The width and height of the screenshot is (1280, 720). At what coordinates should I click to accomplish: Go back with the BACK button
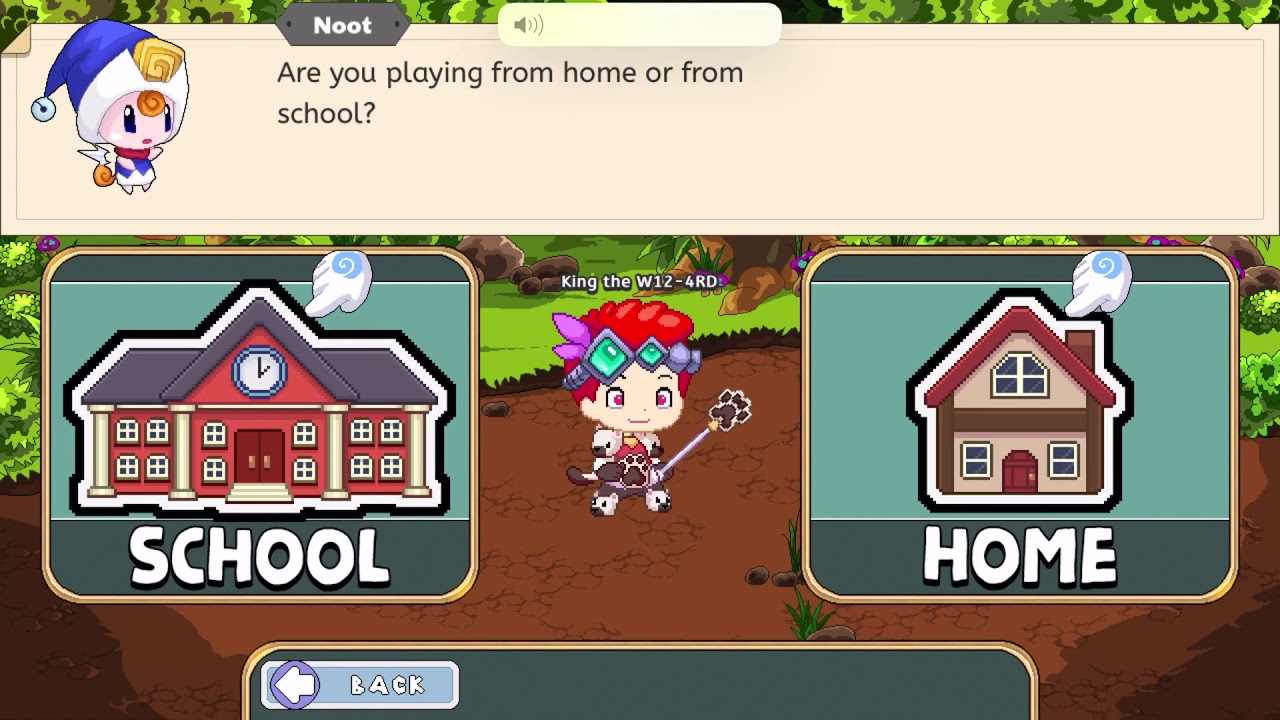[360, 685]
